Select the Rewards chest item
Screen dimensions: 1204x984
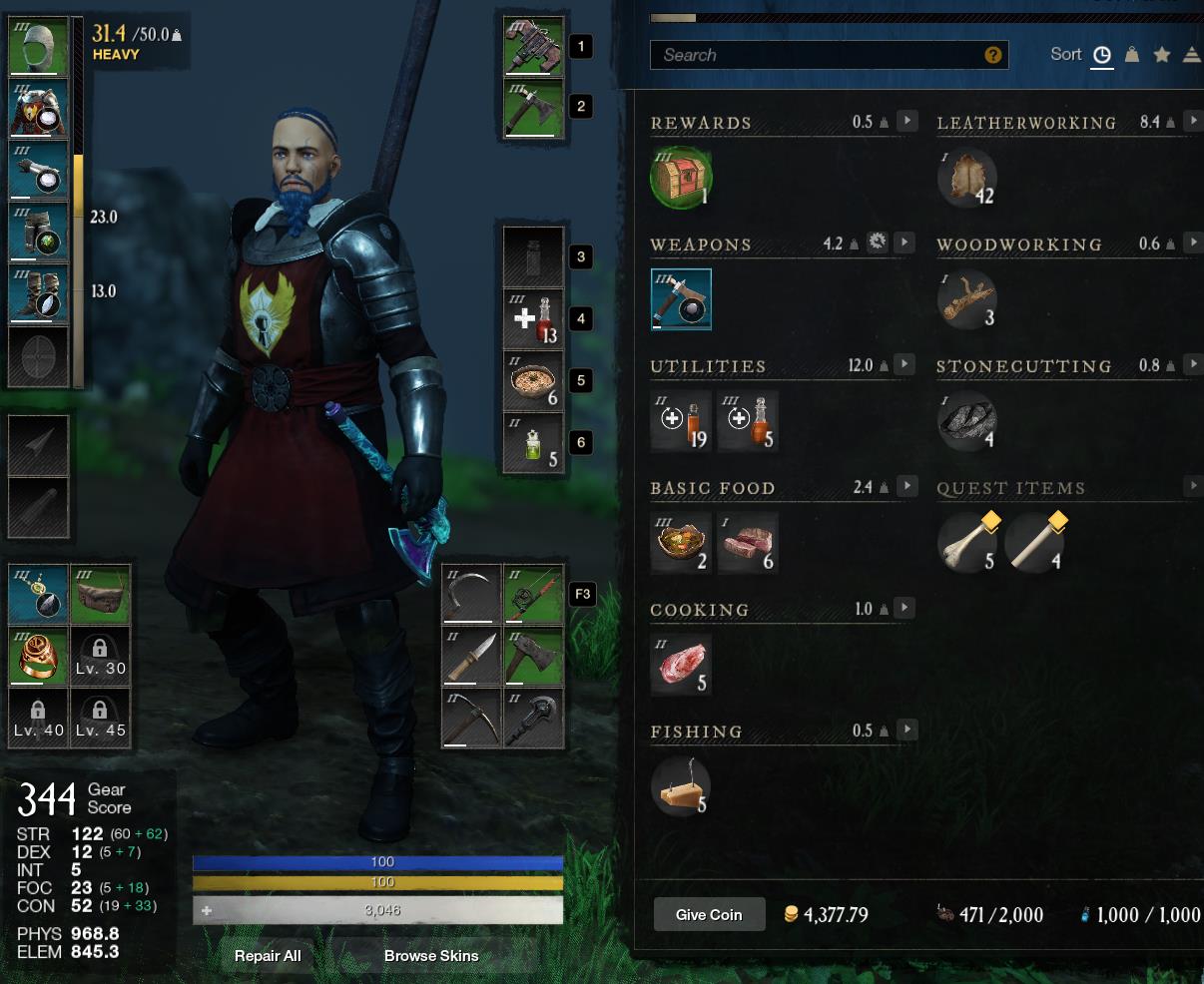tap(680, 179)
